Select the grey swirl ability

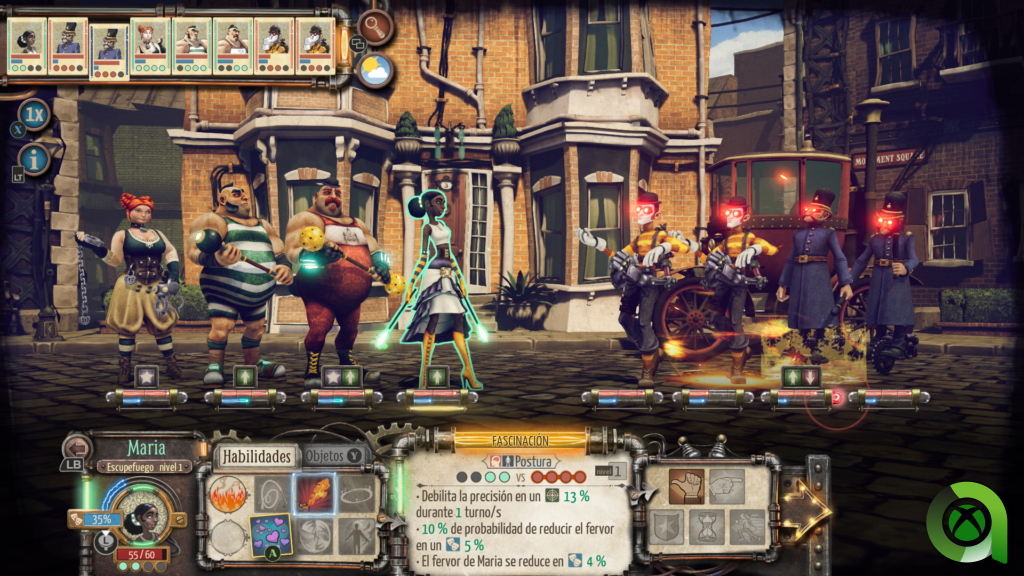[x=270, y=494]
